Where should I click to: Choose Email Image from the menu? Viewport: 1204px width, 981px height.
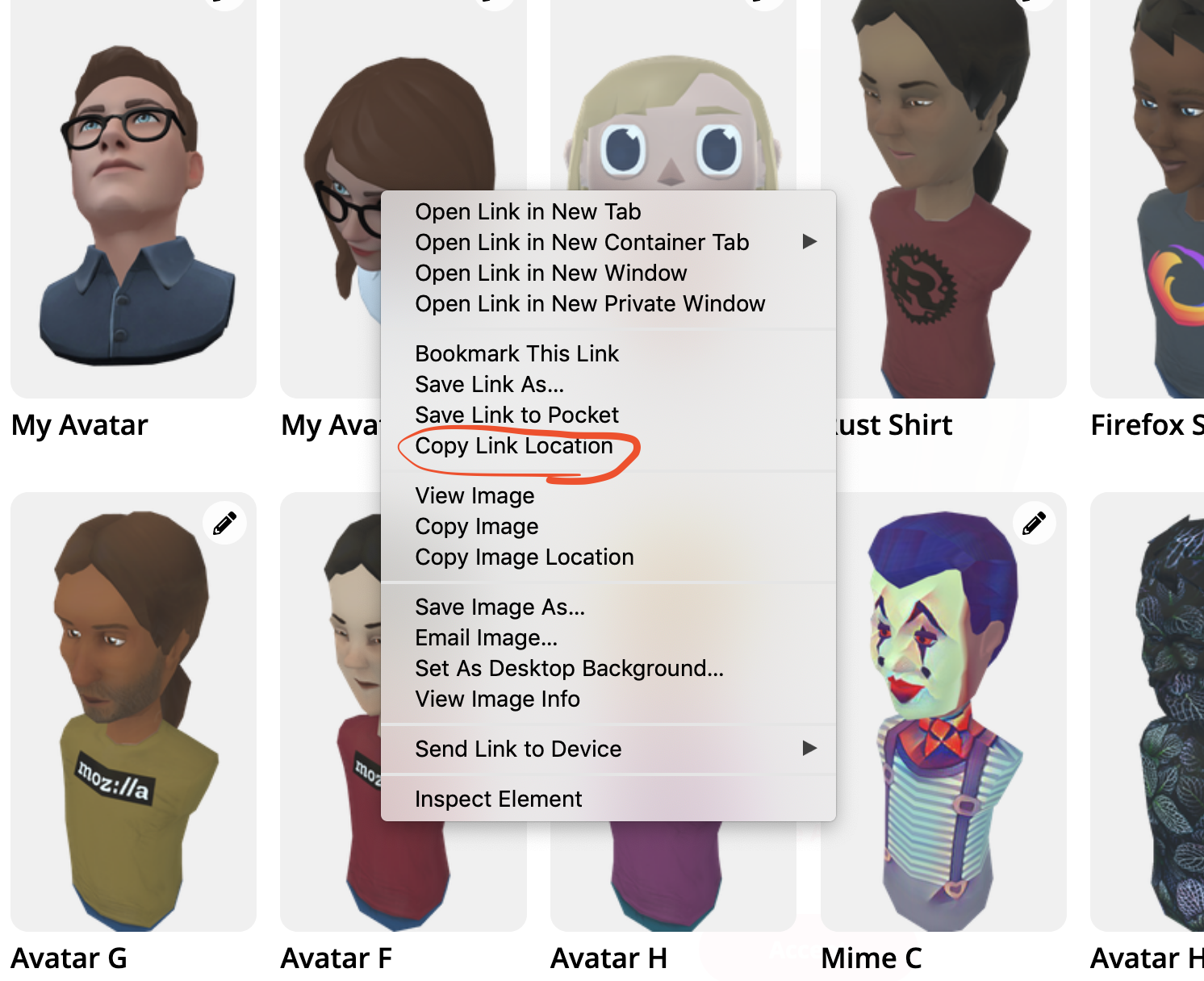486,637
